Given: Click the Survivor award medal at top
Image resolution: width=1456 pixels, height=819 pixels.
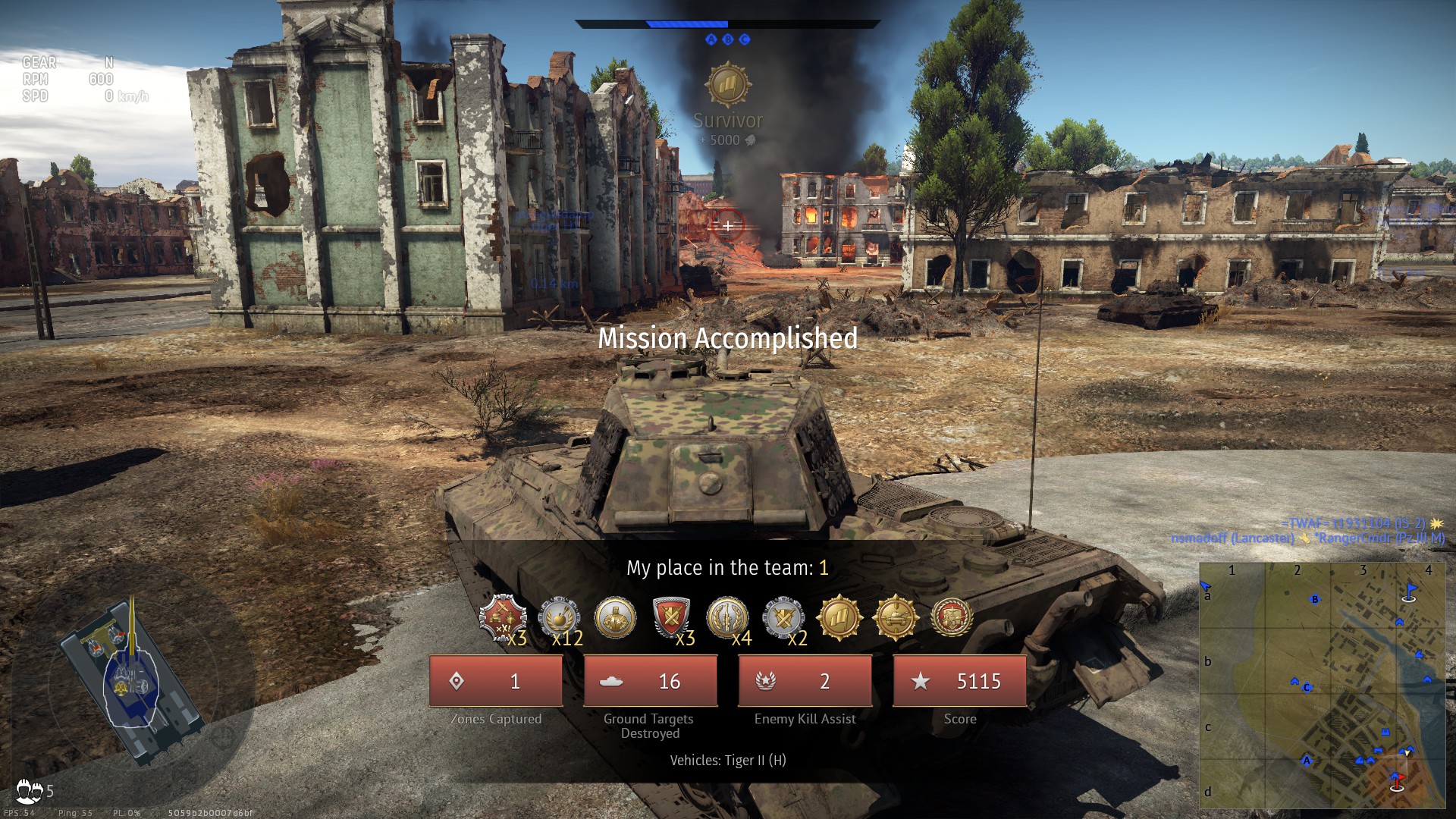Looking at the screenshot, I should tap(728, 85).
